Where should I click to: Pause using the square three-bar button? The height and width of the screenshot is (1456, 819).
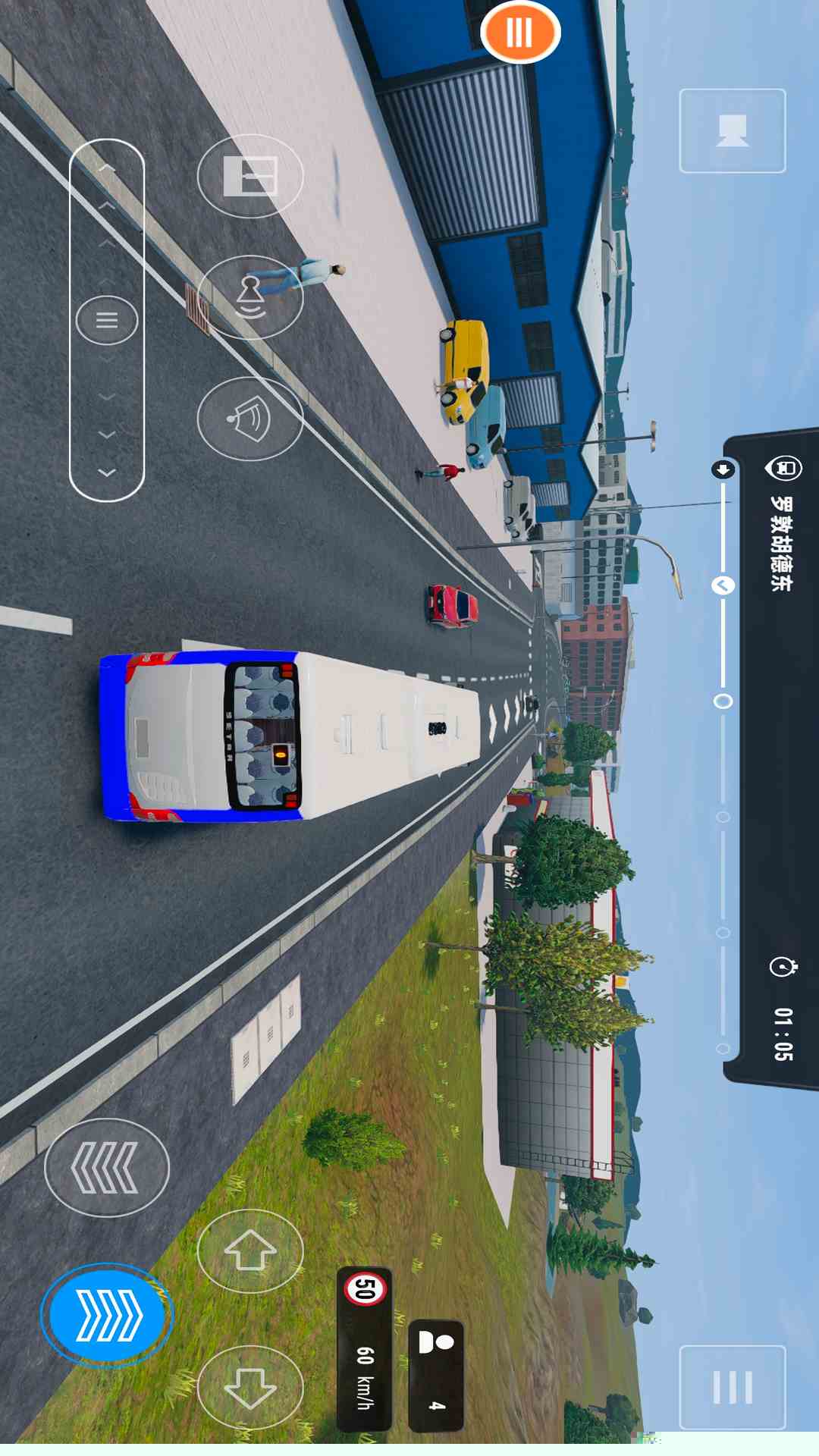coord(732,1387)
